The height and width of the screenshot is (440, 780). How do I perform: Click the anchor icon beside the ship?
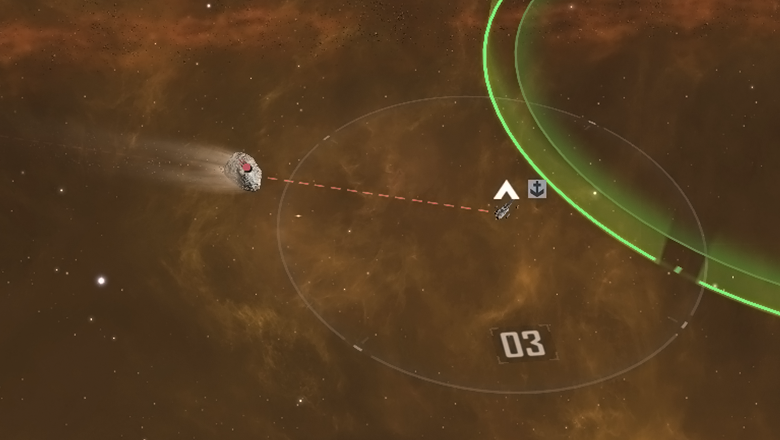point(537,188)
